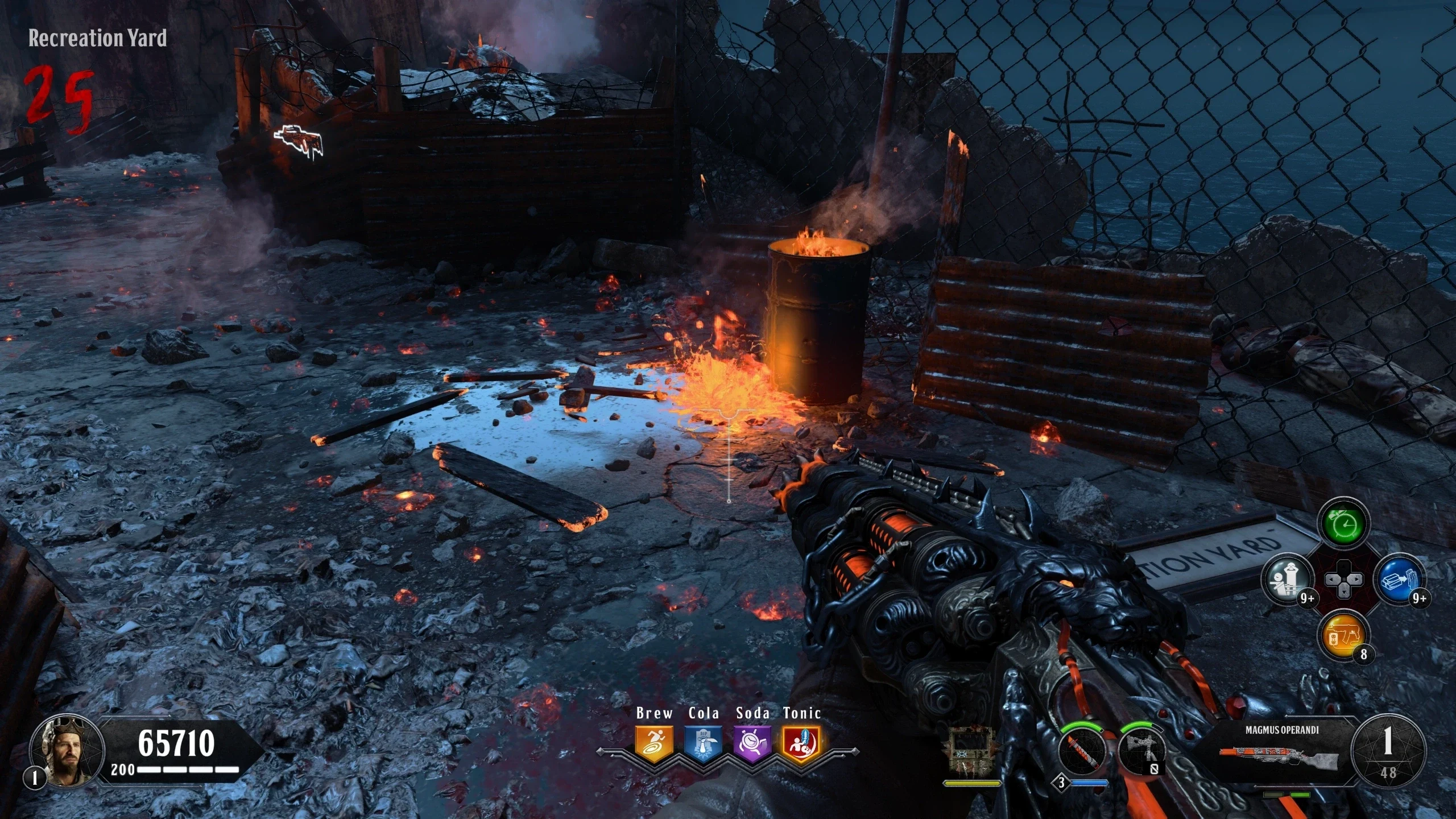Click the d-pad in the elixir wheel
The image size is (1456, 819).
(x=1344, y=580)
